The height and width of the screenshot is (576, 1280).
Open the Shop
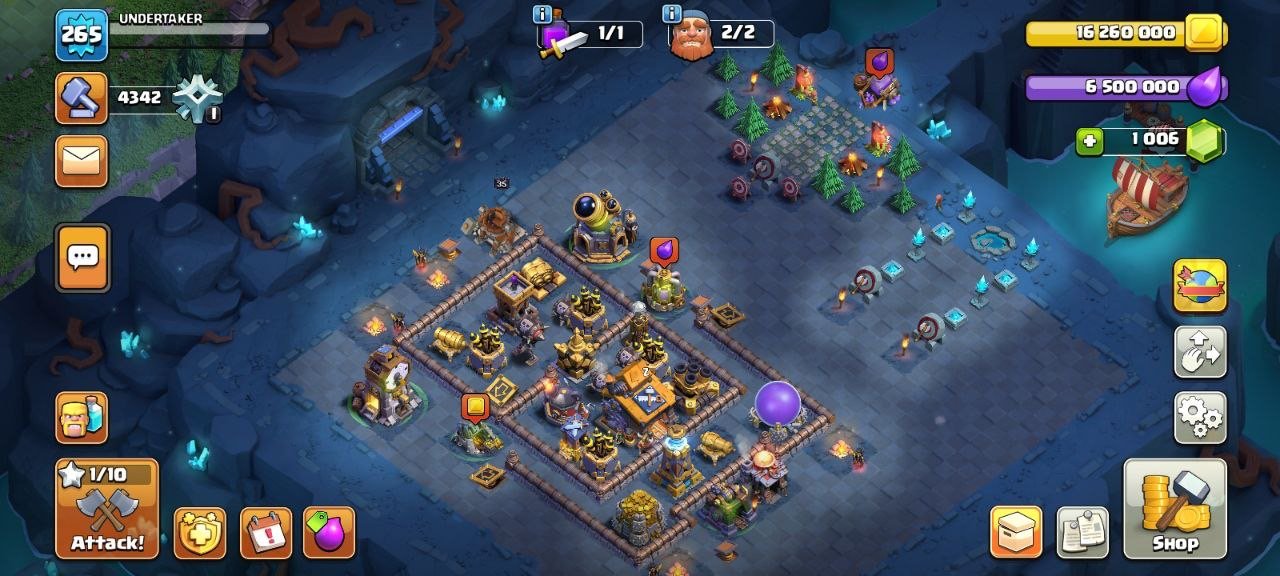pyautogui.click(x=1174, y=508)
